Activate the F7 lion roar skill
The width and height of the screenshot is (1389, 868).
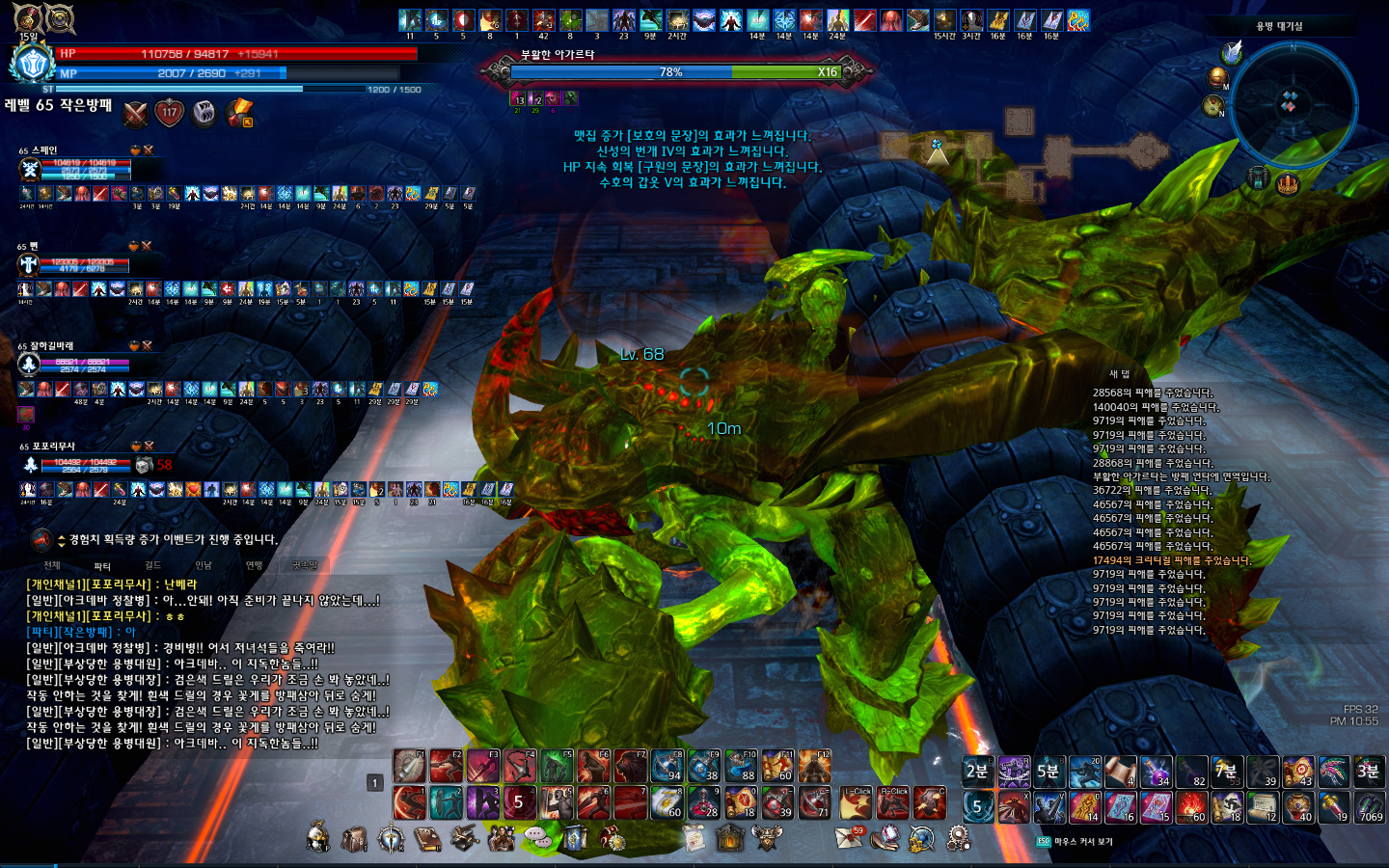click(x=630, y=768)
